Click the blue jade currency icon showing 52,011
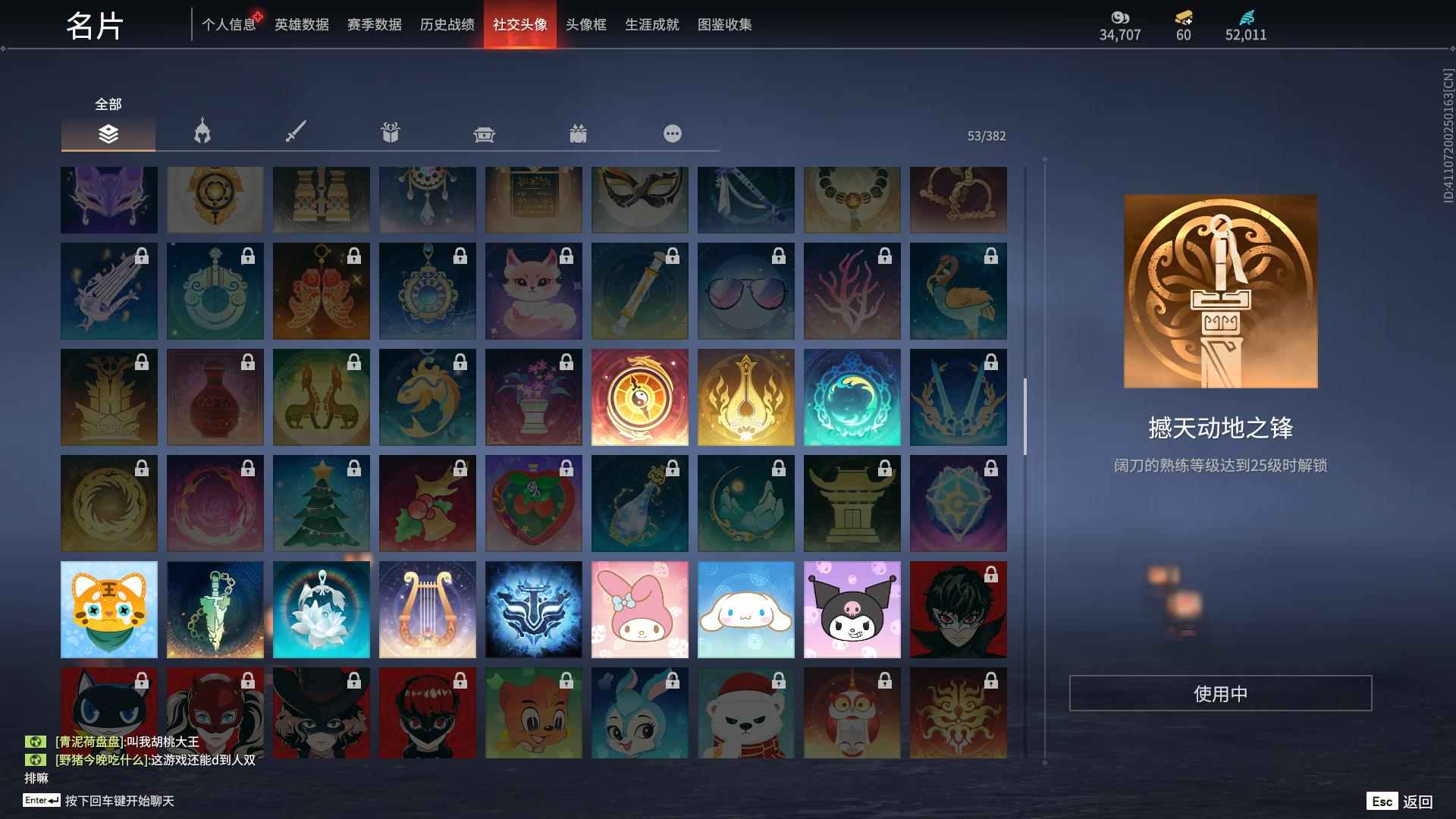Viewport: 1456px width, 819px height. click(1245, 17)
